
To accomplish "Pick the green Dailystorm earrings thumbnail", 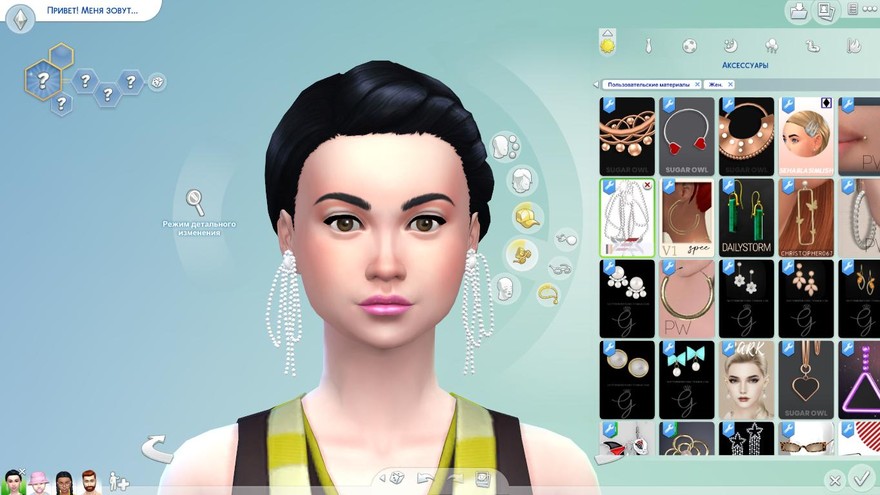I will [746, 217].
